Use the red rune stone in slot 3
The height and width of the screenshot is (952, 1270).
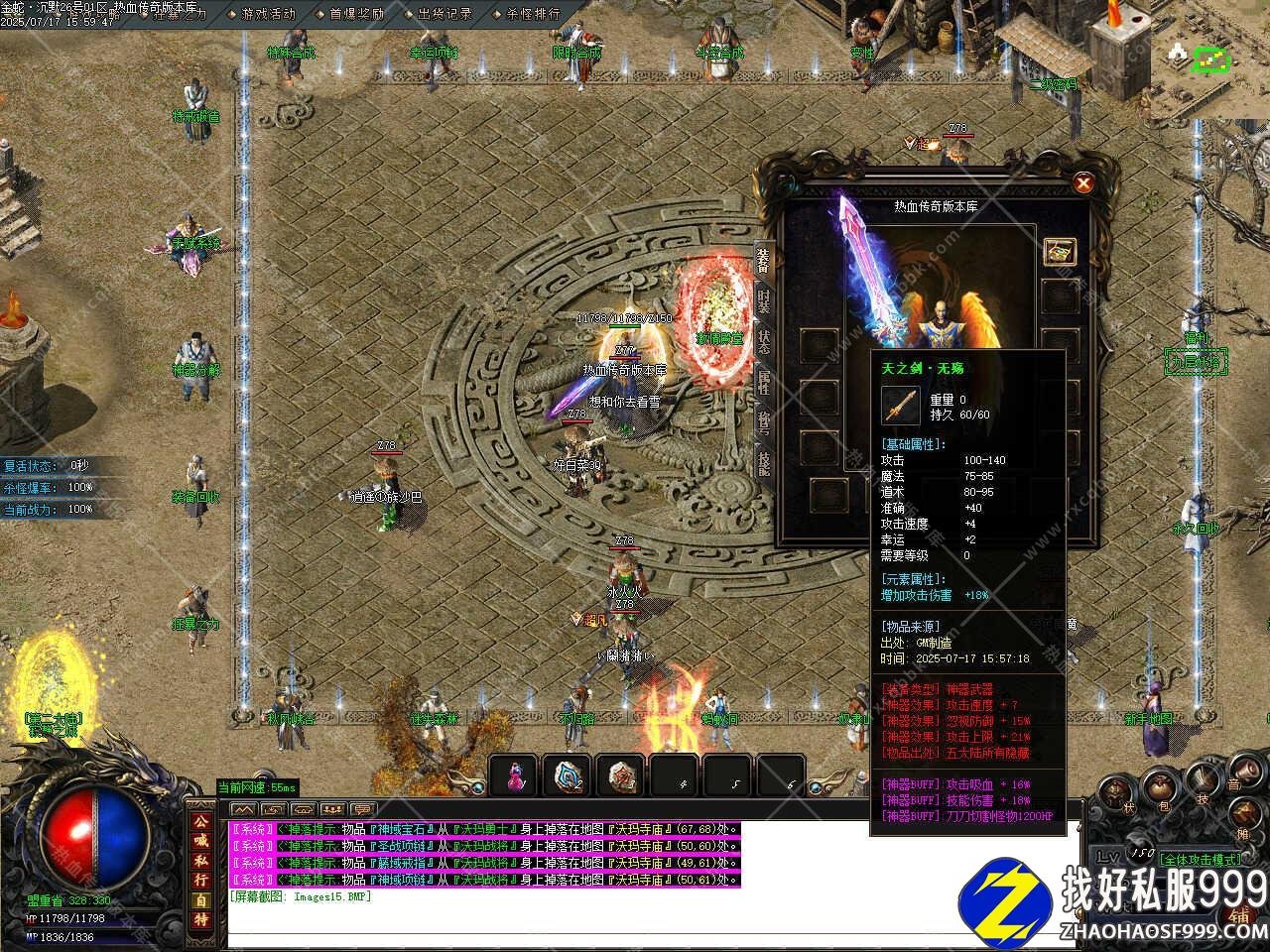tap(621, 776)
